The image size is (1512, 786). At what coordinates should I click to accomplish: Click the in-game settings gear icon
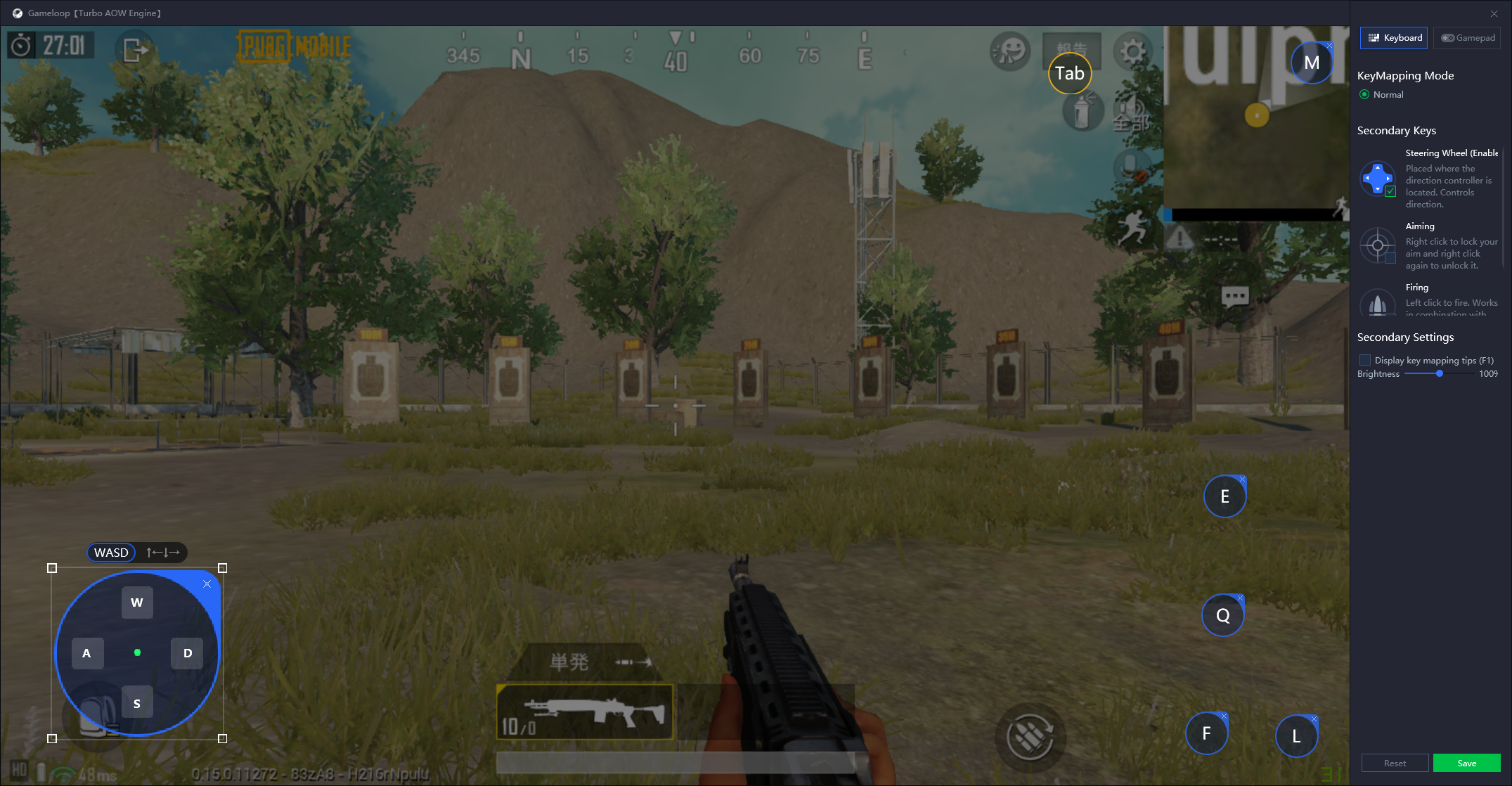[x=1132, y=51]
